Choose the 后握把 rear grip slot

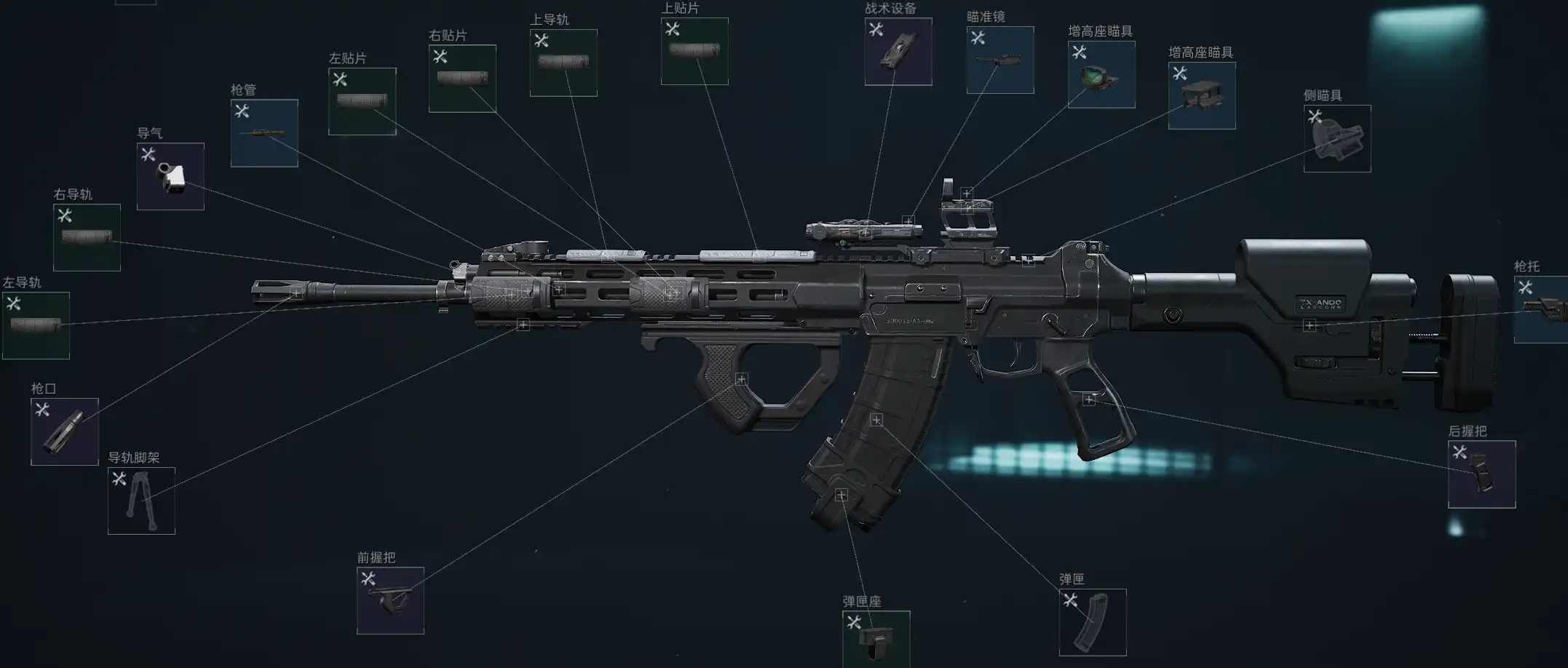(1481, 474)
